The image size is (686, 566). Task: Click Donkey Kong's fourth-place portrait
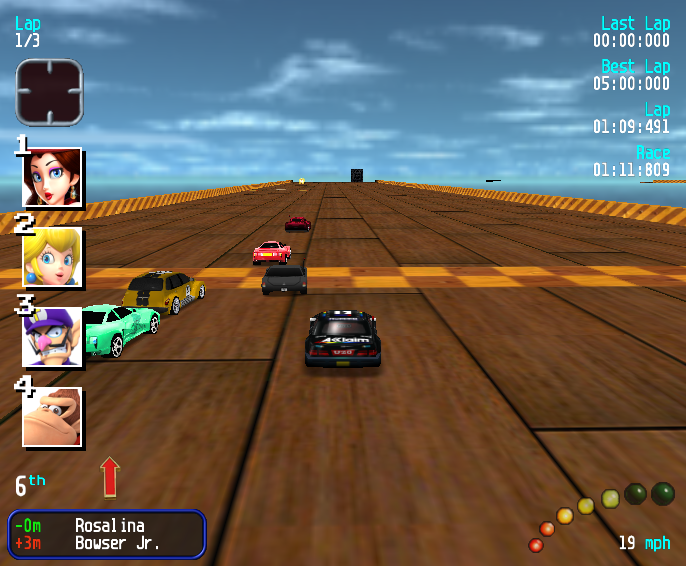point(52,417)
